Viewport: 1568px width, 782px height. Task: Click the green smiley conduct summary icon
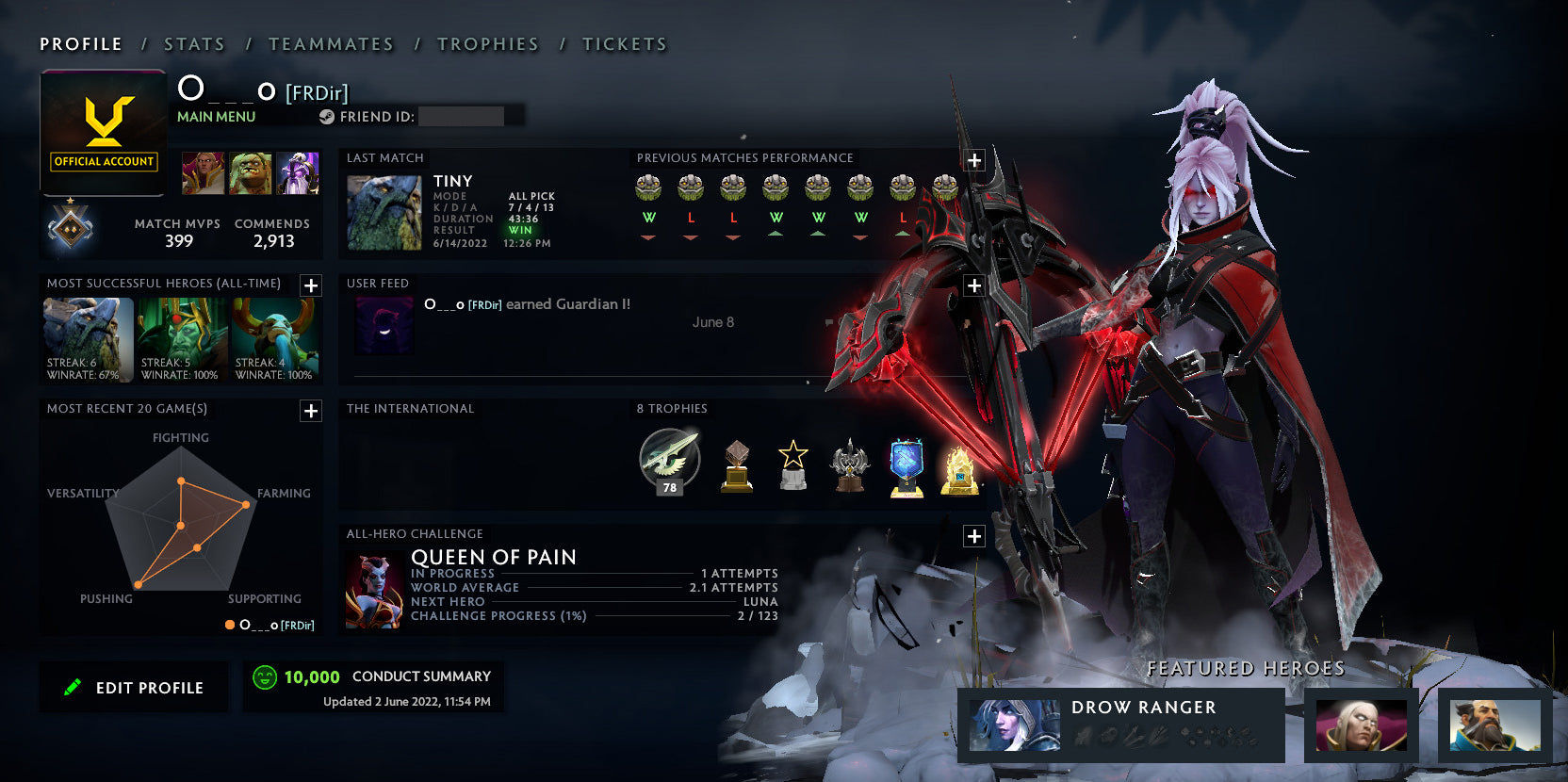tap(265, 676)
